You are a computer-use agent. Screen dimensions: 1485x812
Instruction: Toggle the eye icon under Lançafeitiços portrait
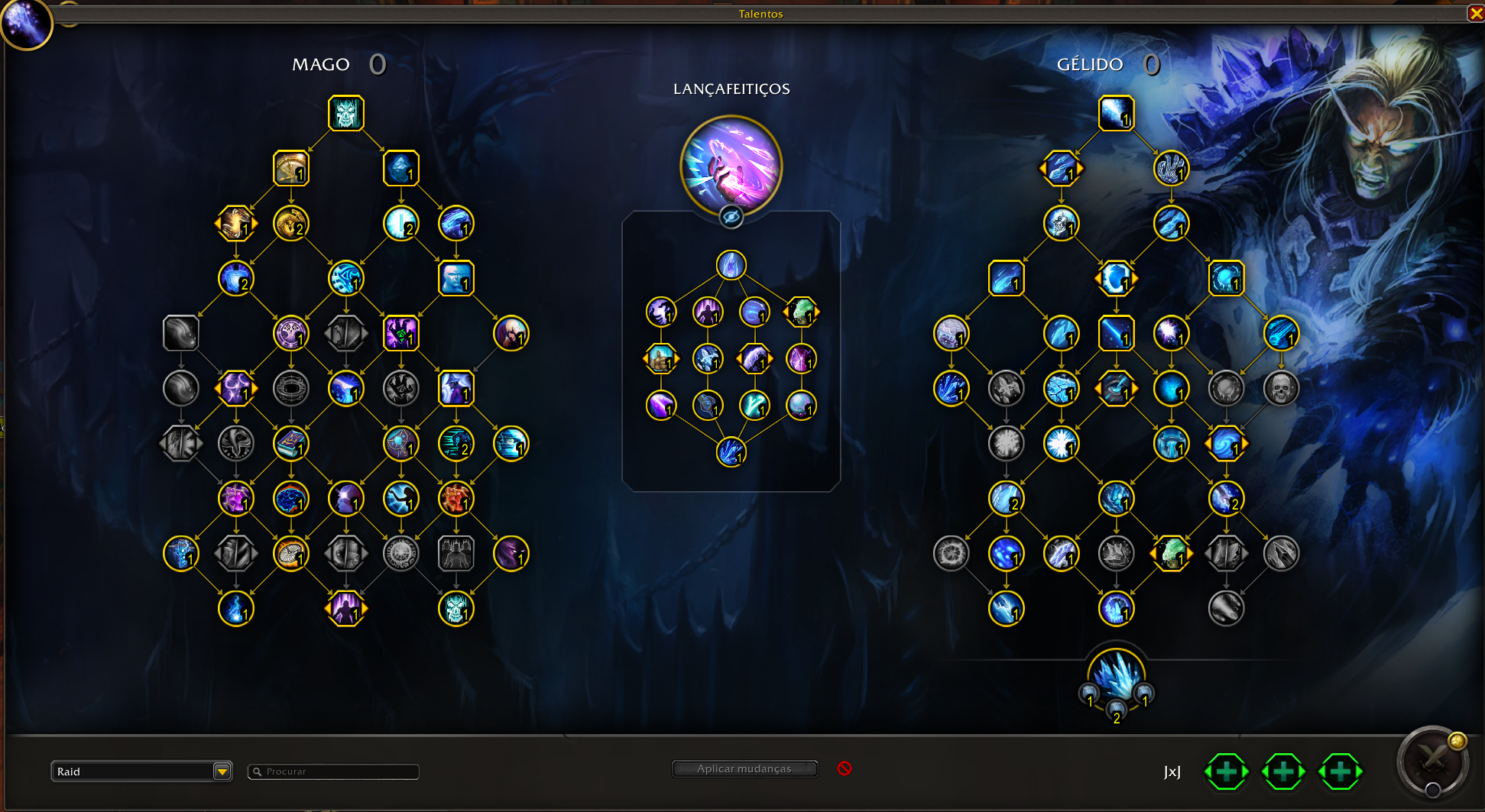click(731, 218)
